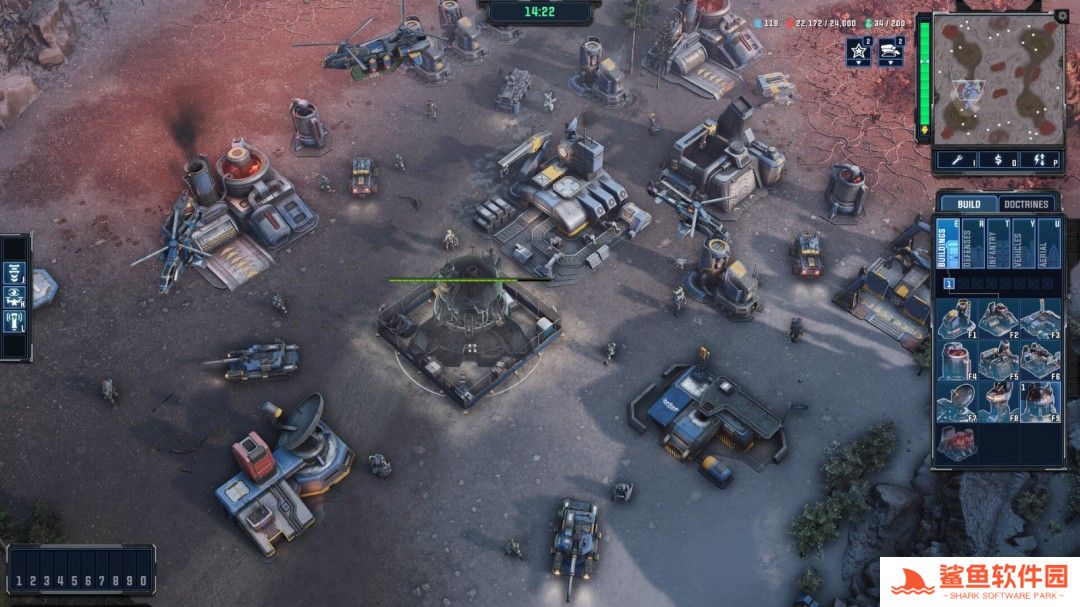Toggle the lightning power button
1080x607 pixels.
1039,159
